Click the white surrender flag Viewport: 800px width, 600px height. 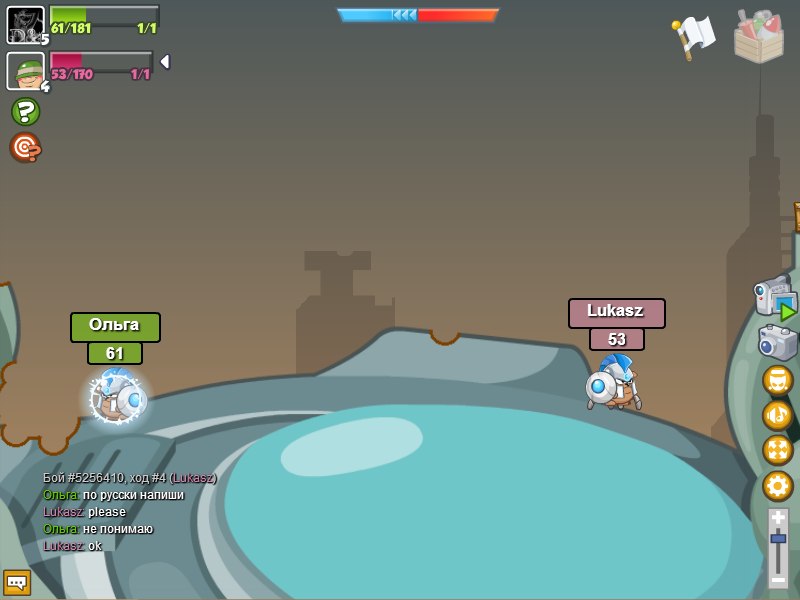click(x=694, y=36)
